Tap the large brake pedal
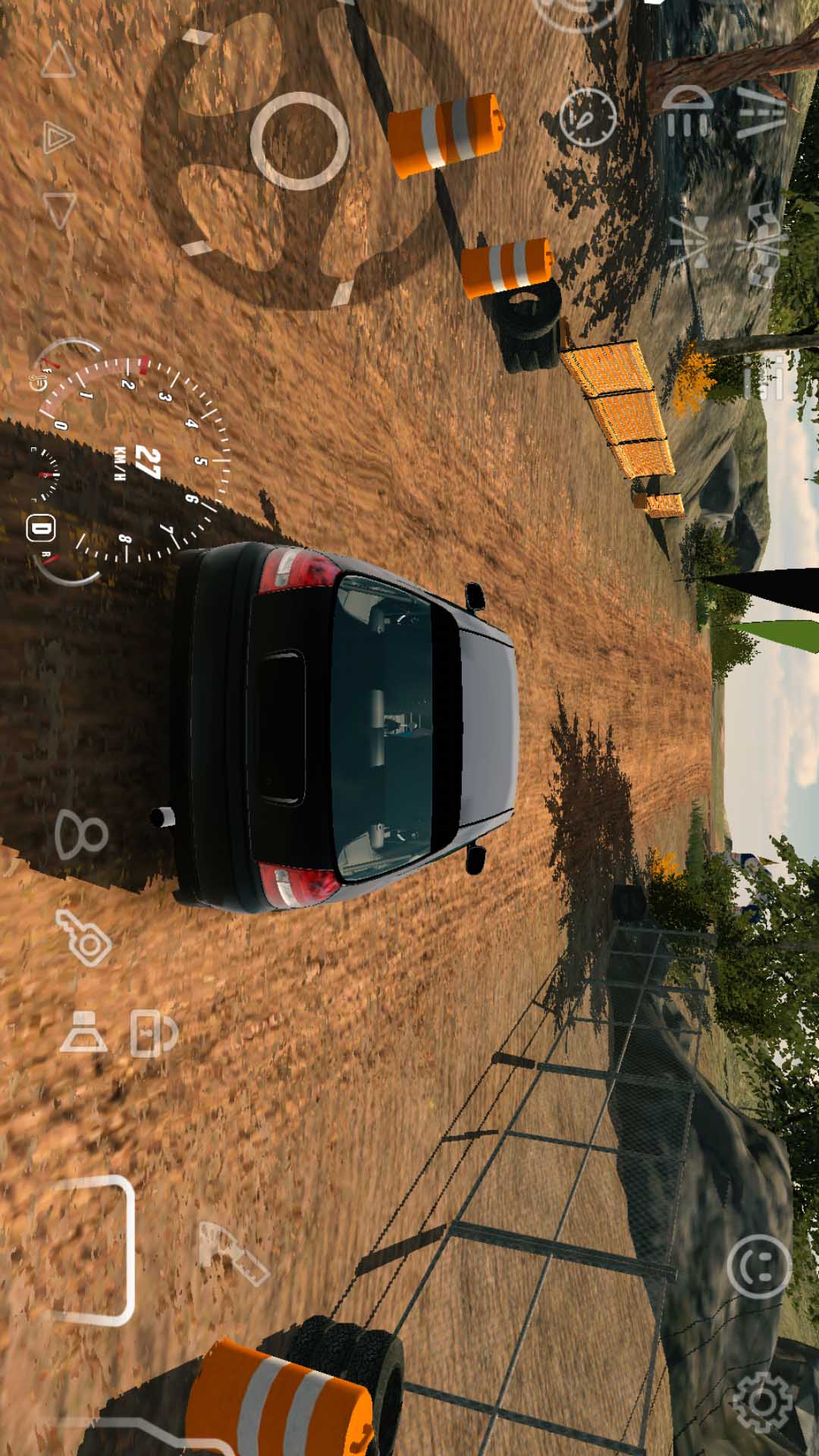819x1456 pixels. pos(91,1250)
